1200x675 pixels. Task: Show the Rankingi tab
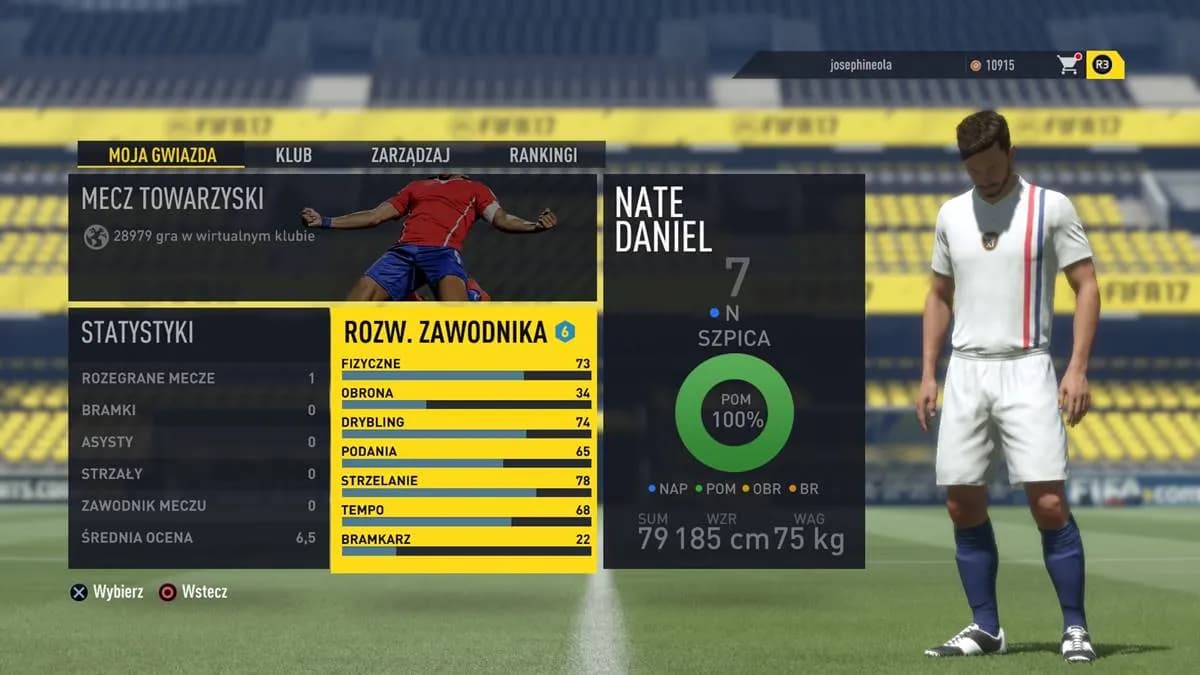[543, 155]
